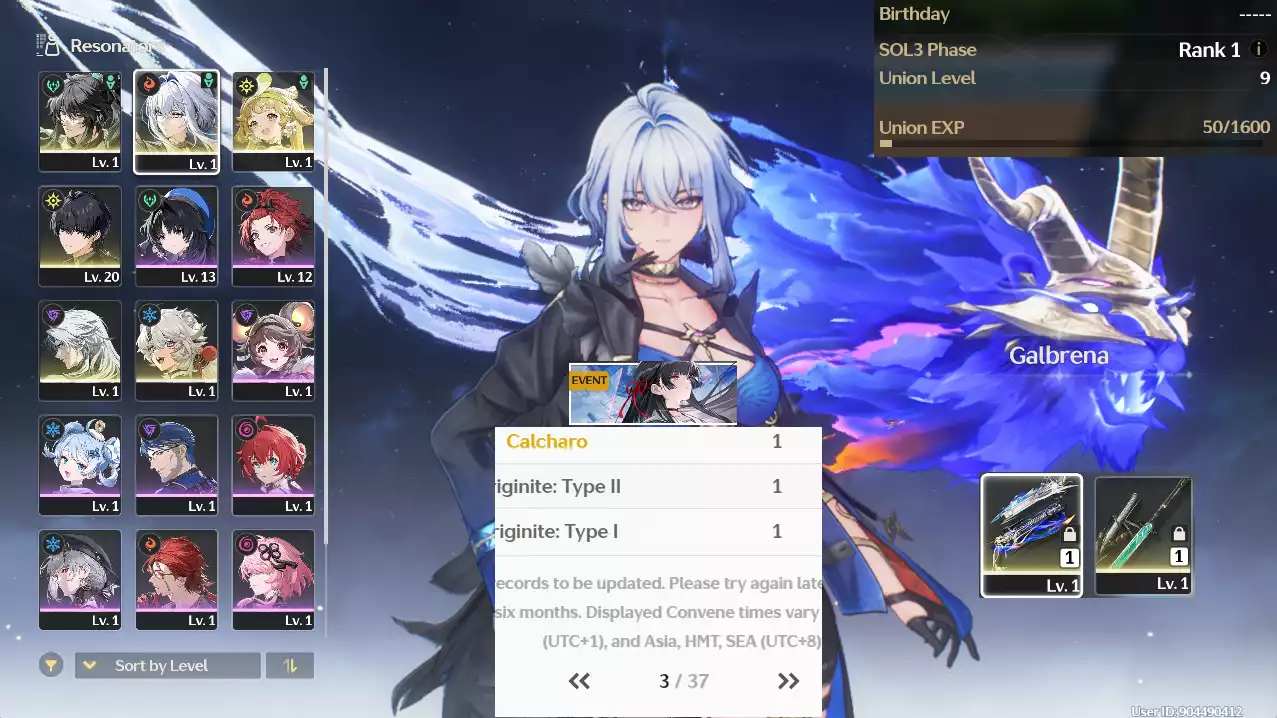Go to the next convene history page
Image resolution: width=1277 pixels, height=718 pixels.
(788, 682)
